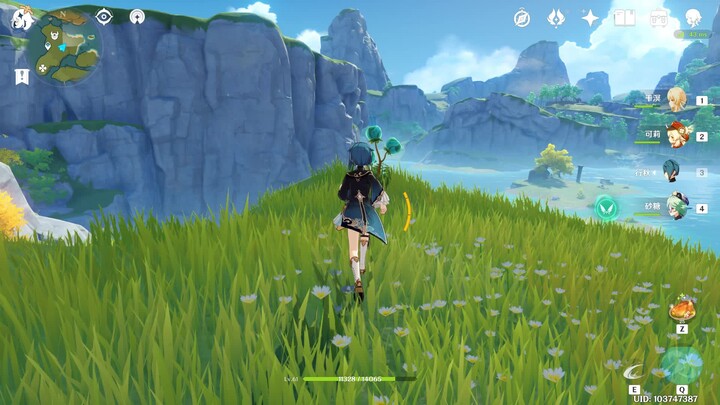The width and height of the screenshot is (720, 405).
Task: Switch to the blonde party member in slot 1
Action: 678,99
